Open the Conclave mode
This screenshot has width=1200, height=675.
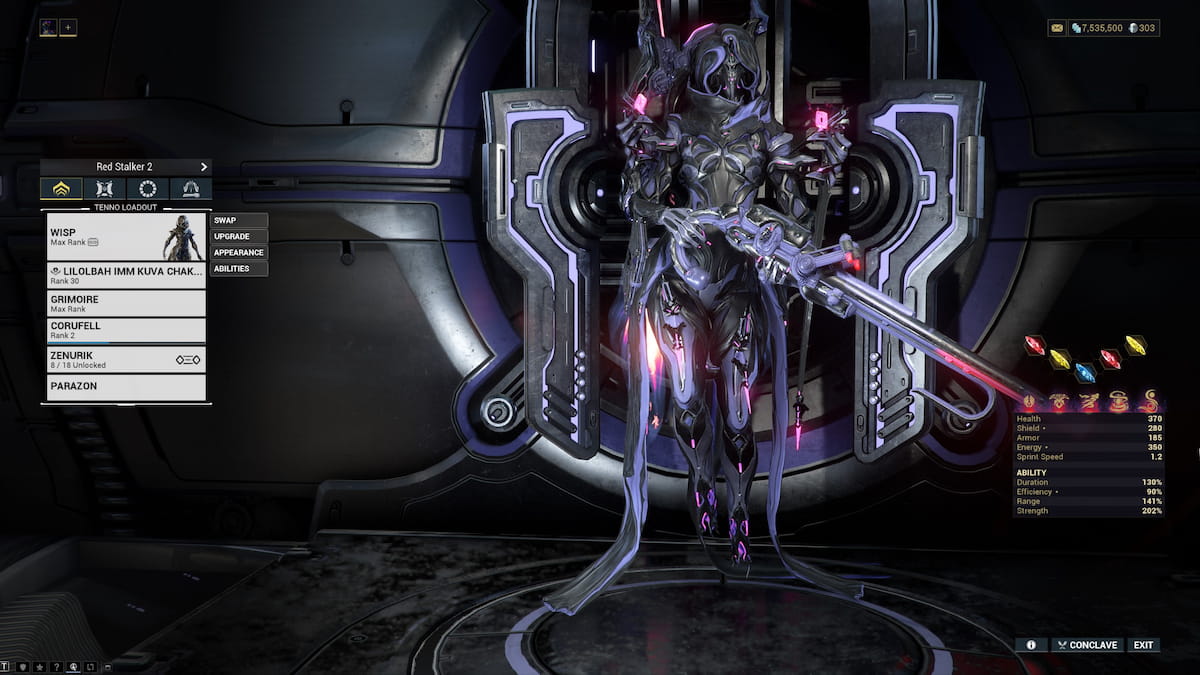pos(1086,645)
